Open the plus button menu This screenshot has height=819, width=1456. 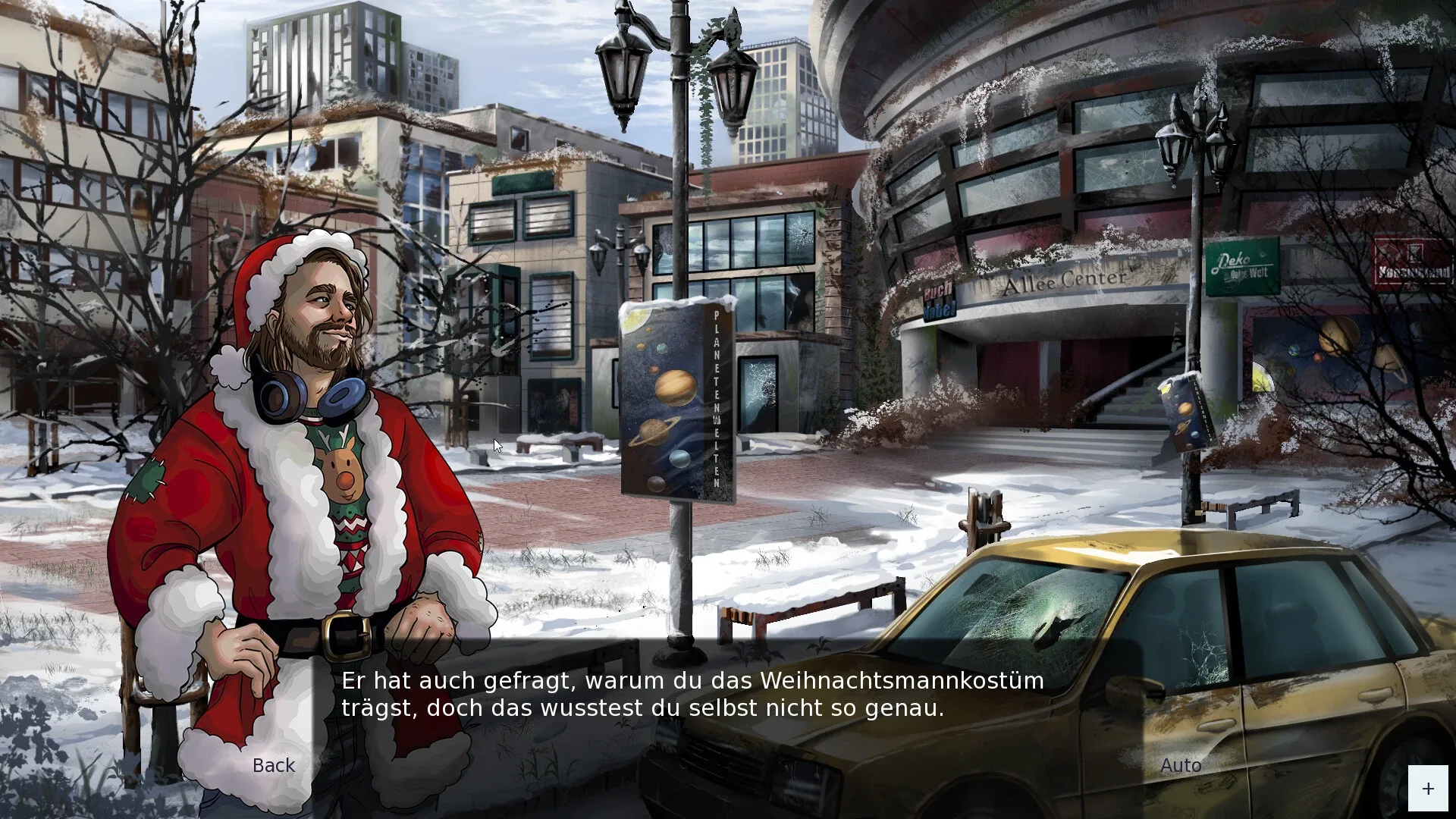coord(1427,789)
